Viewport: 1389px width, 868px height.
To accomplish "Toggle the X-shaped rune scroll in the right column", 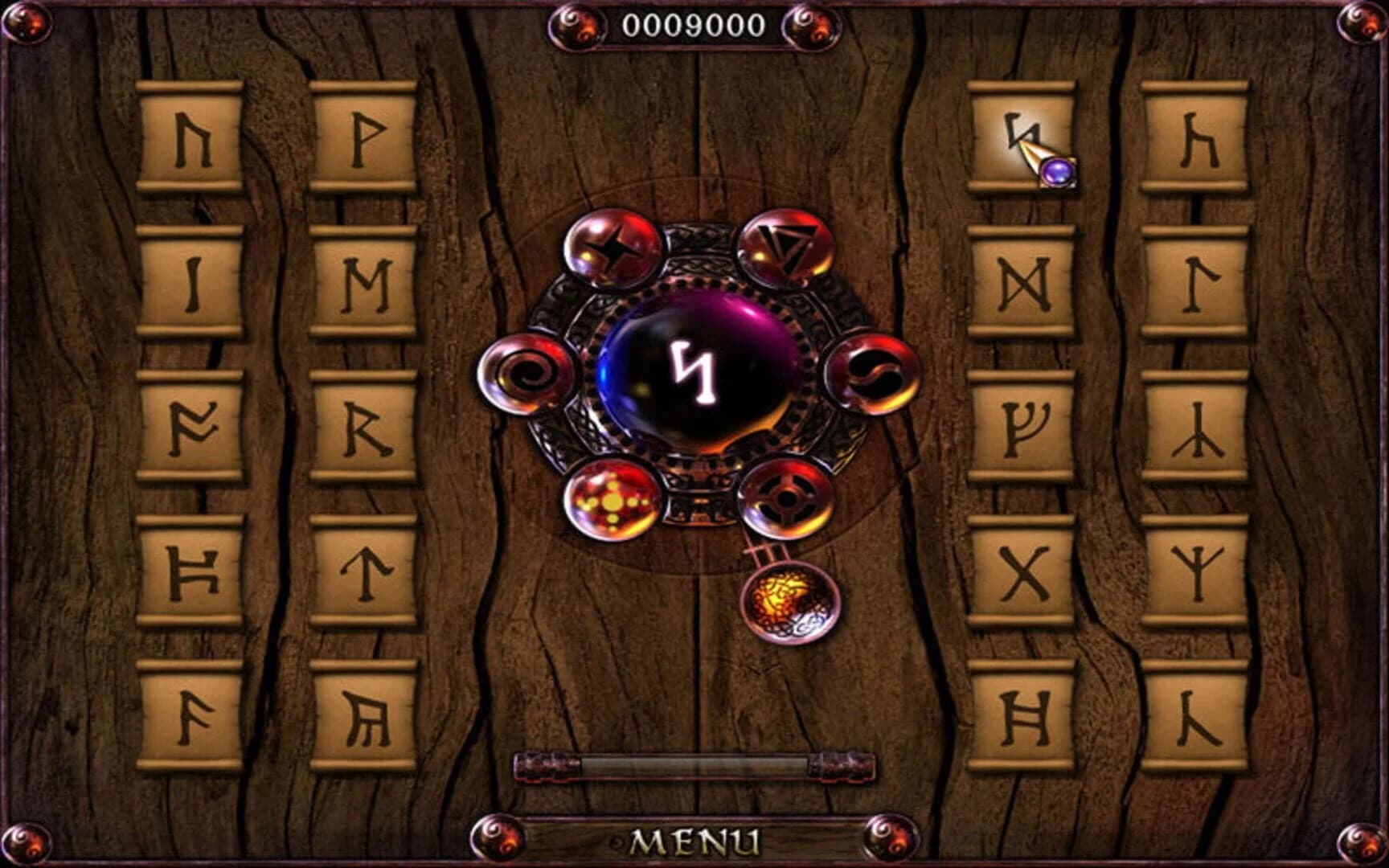I will tap(1025, 571).
